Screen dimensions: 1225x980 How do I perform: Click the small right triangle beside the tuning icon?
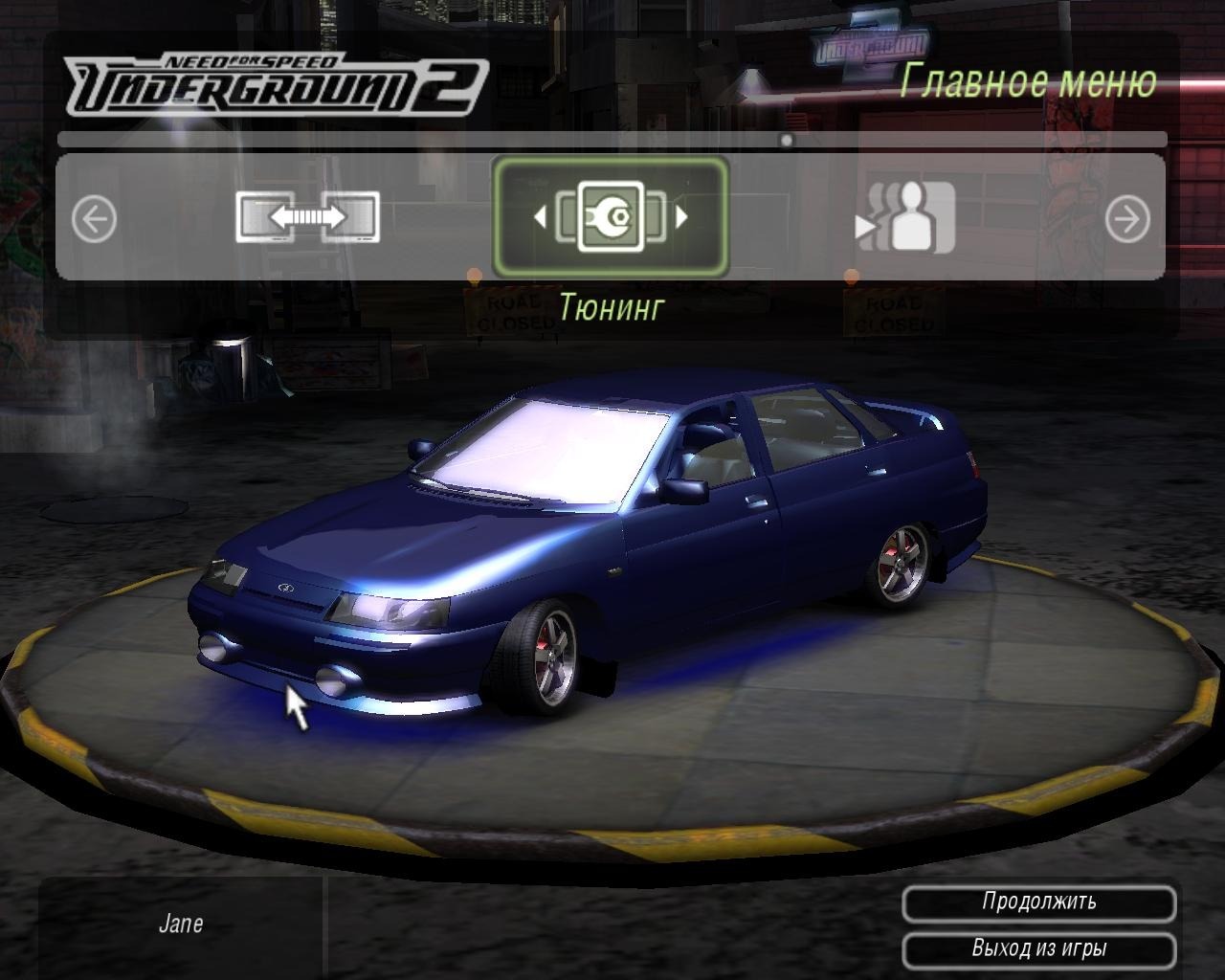pos(681,217)
